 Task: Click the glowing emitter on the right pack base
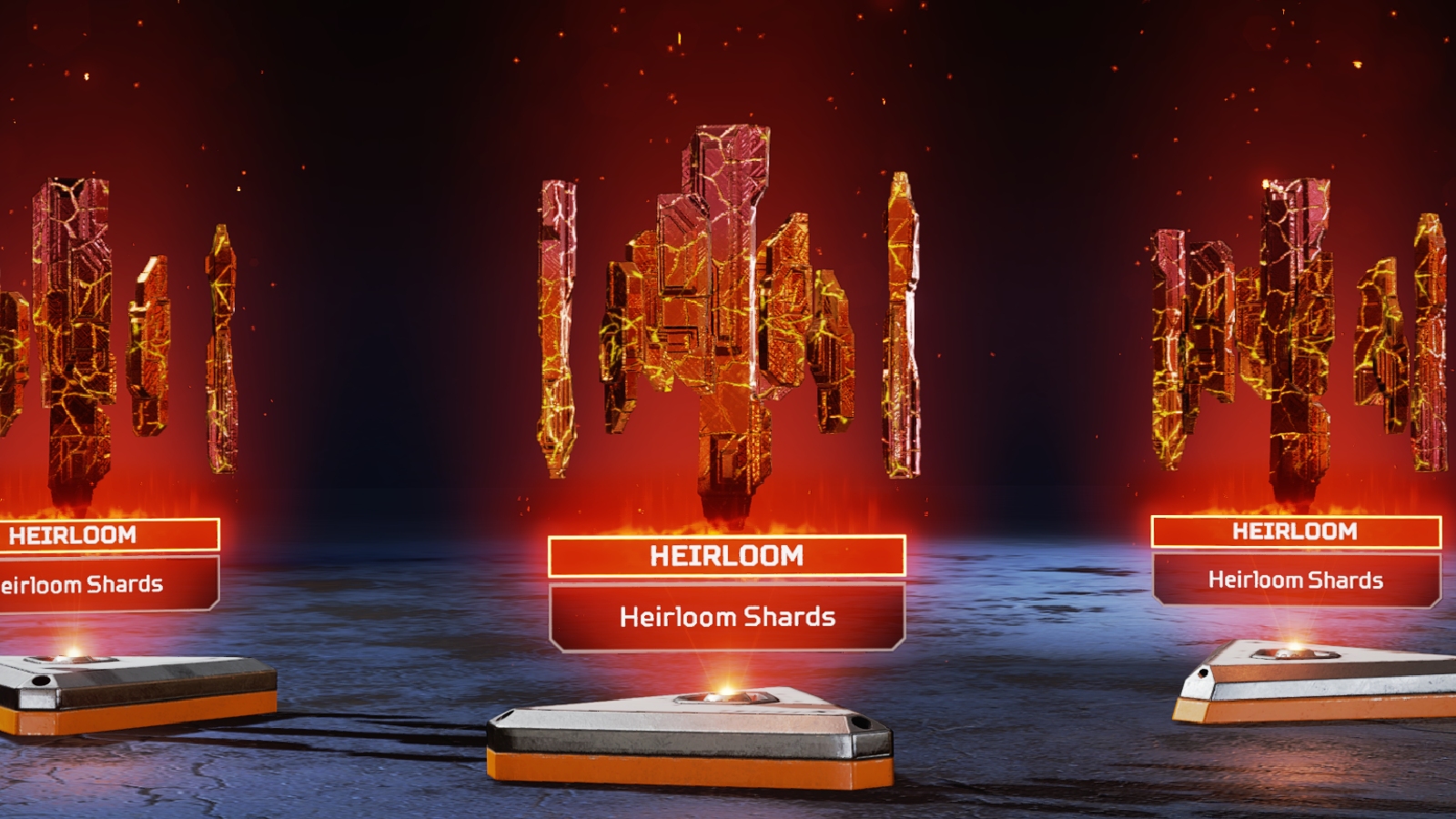click(x=1295, y=648)
